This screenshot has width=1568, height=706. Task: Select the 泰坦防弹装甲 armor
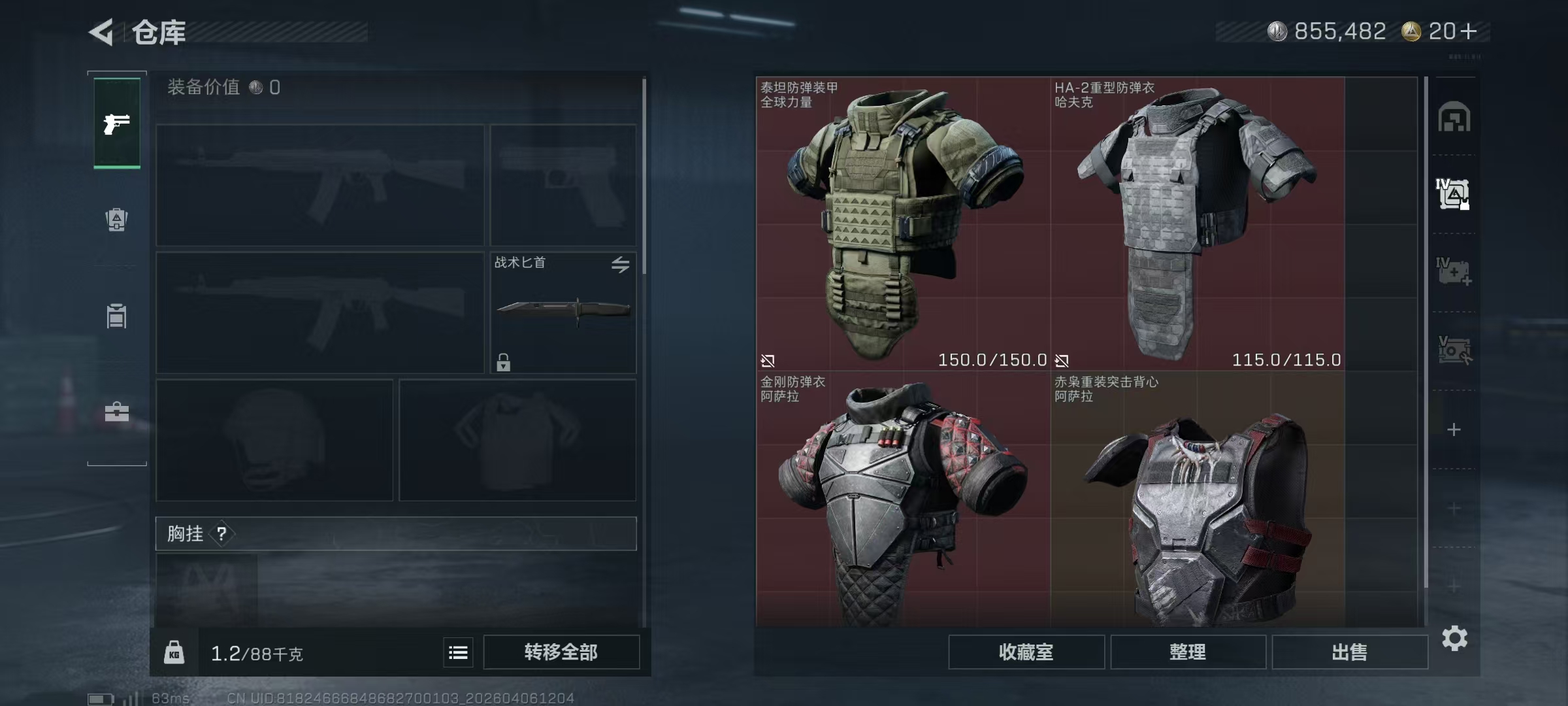tap(903, 224)
